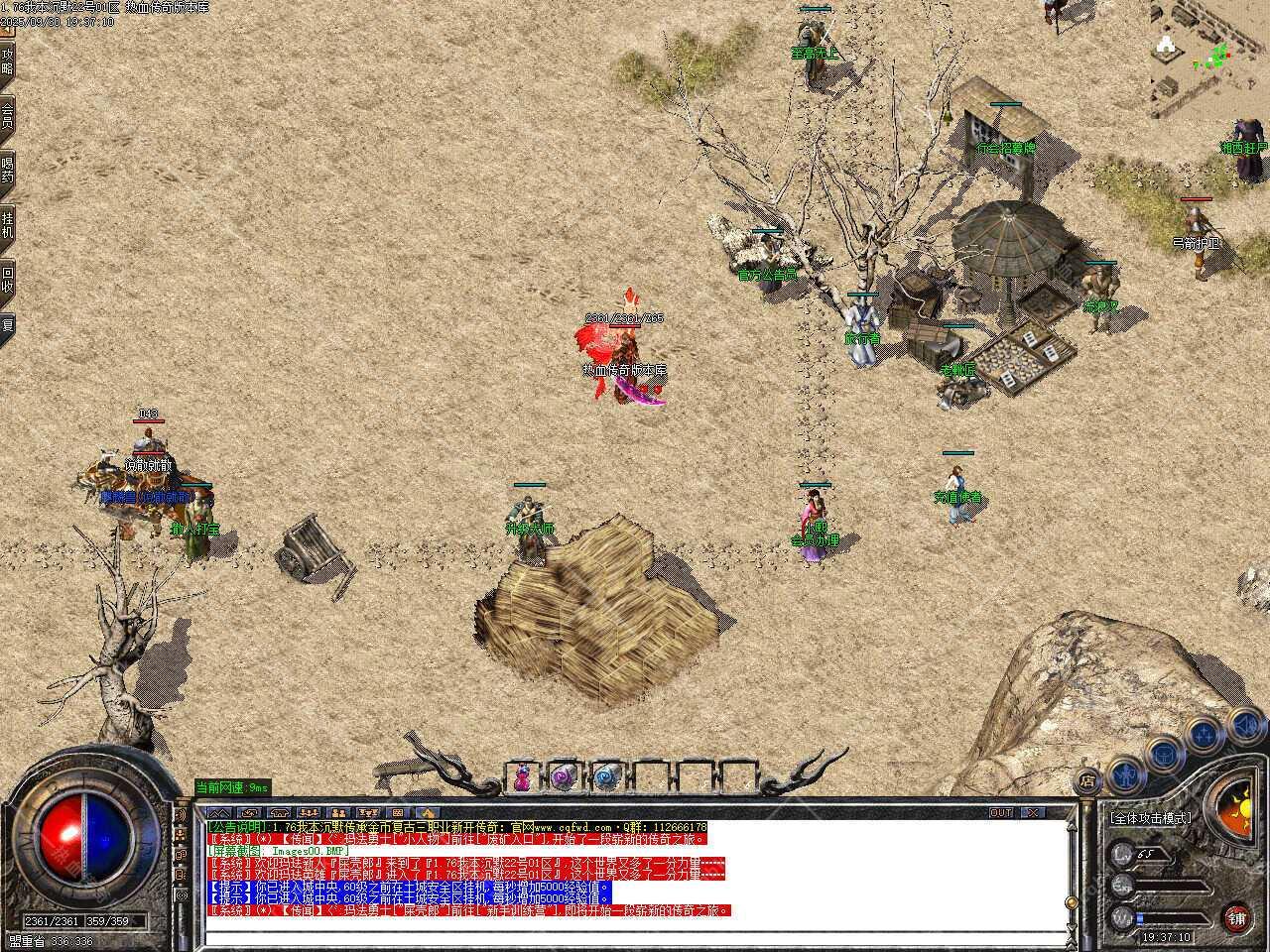Use the blue swirl scroll stone
The height and width of the screenshot is (952, 1270).
[x=606, y=777]
